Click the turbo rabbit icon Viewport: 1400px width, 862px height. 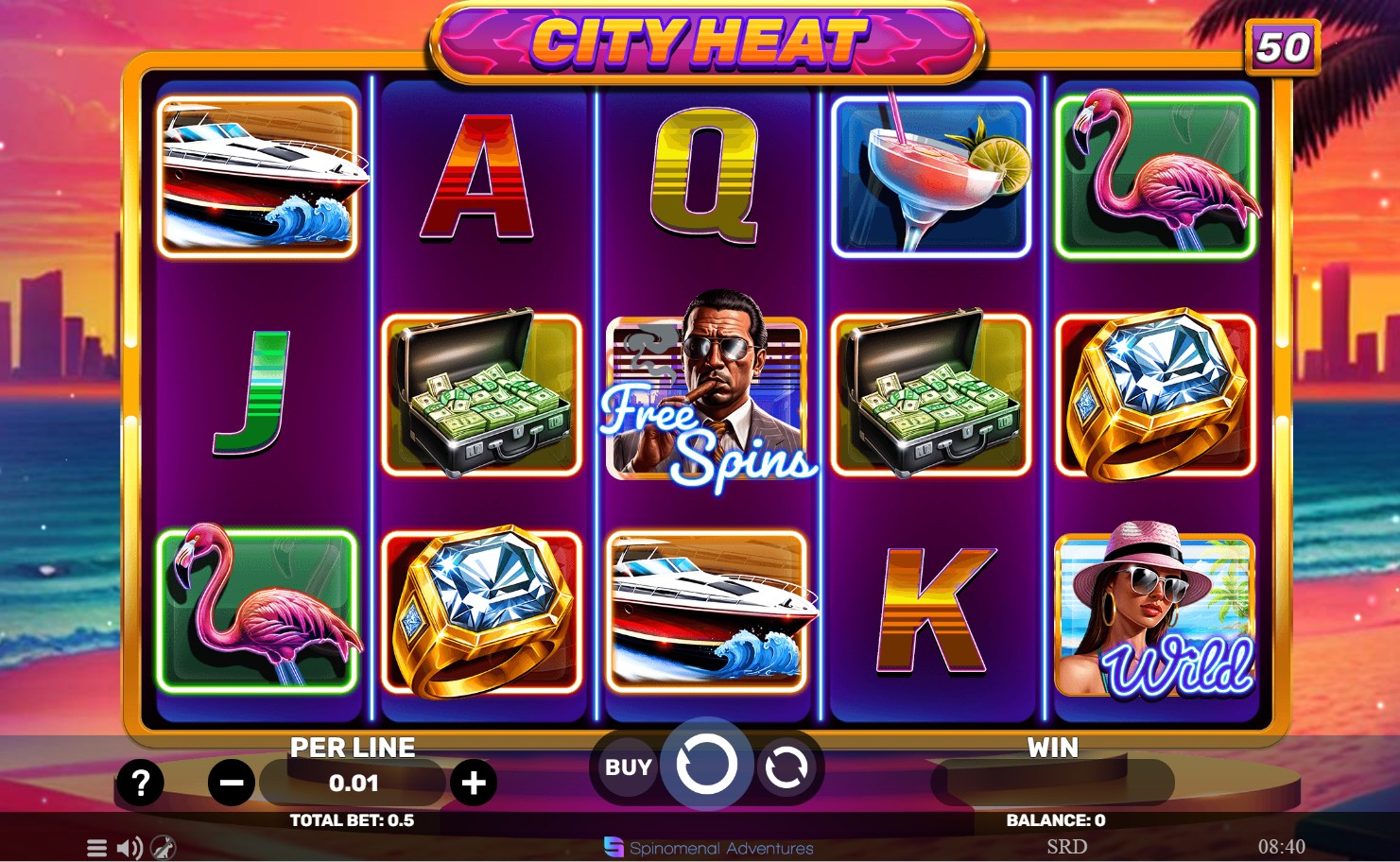click(163, 848)
